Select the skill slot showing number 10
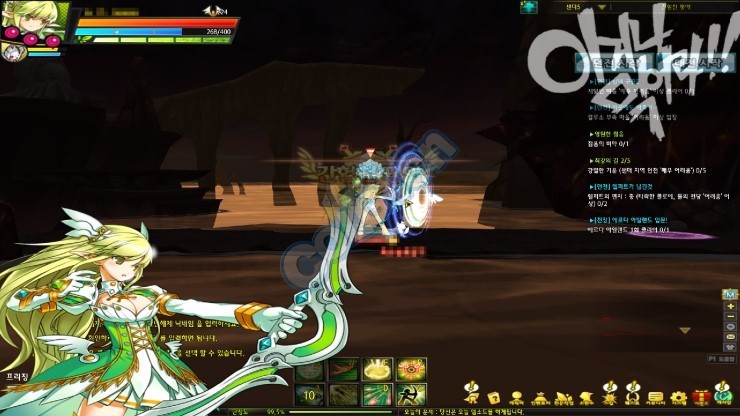Image resolution: width=740 pixels, height=416 pixels. click(x=311, y=393)
